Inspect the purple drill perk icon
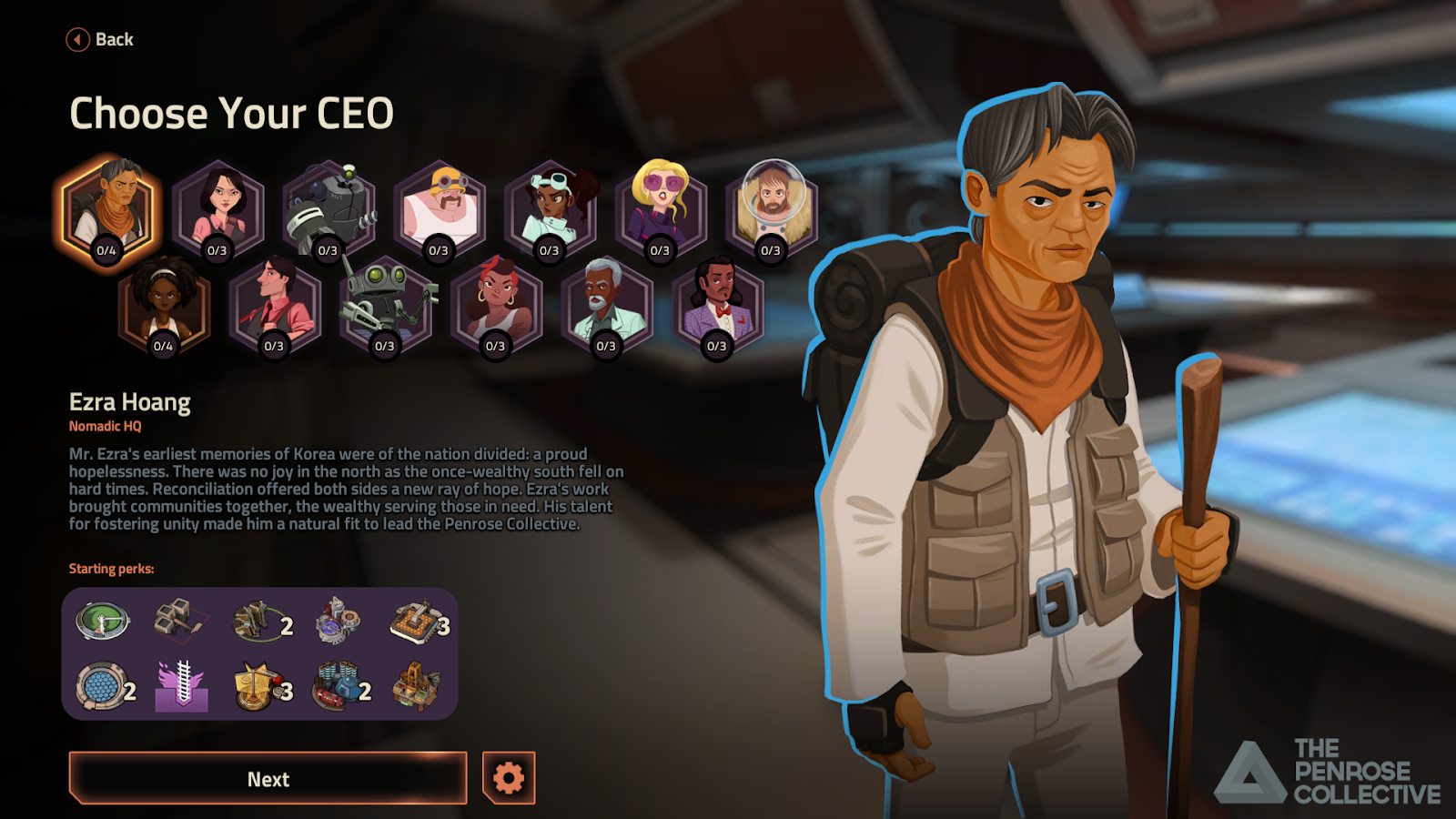The height and width of the screenshot is (819, 1456). tap(182, 687)
